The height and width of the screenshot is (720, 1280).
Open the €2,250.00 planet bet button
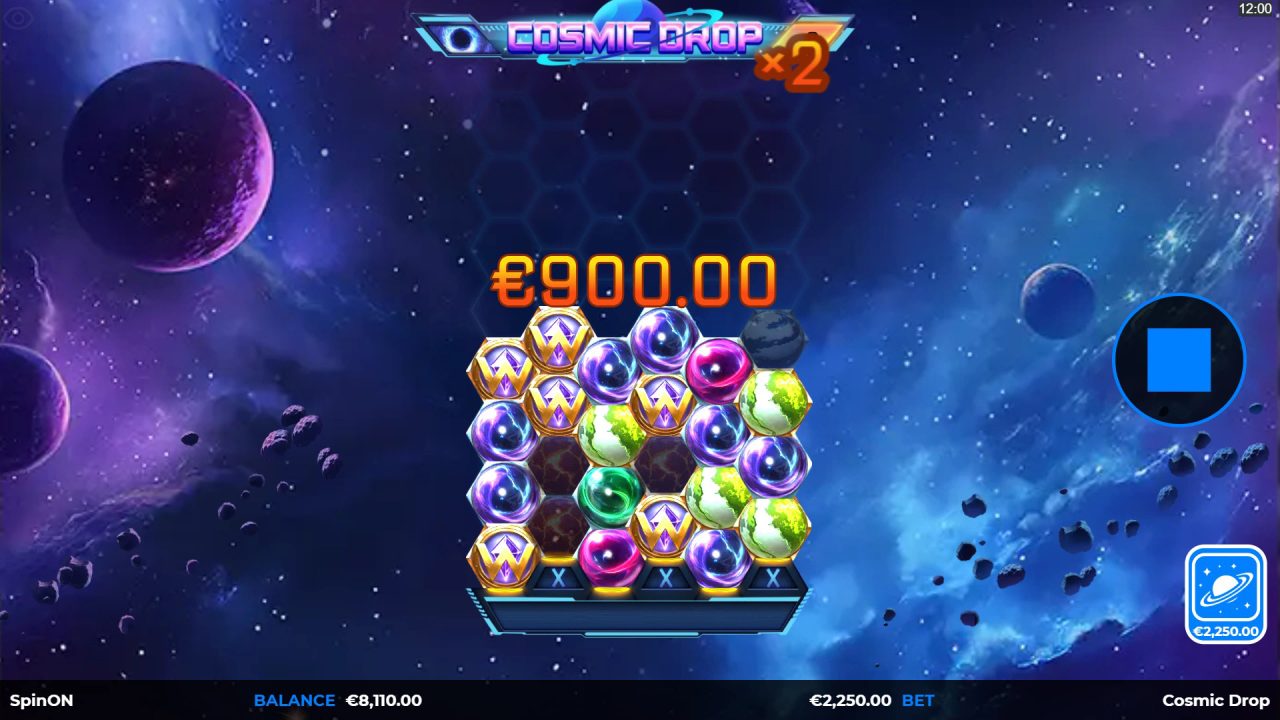point(1225,594)
